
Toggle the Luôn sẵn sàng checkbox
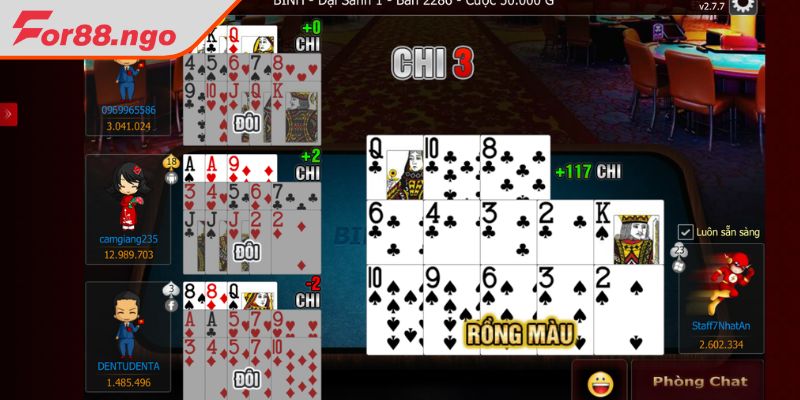(686, 232)
